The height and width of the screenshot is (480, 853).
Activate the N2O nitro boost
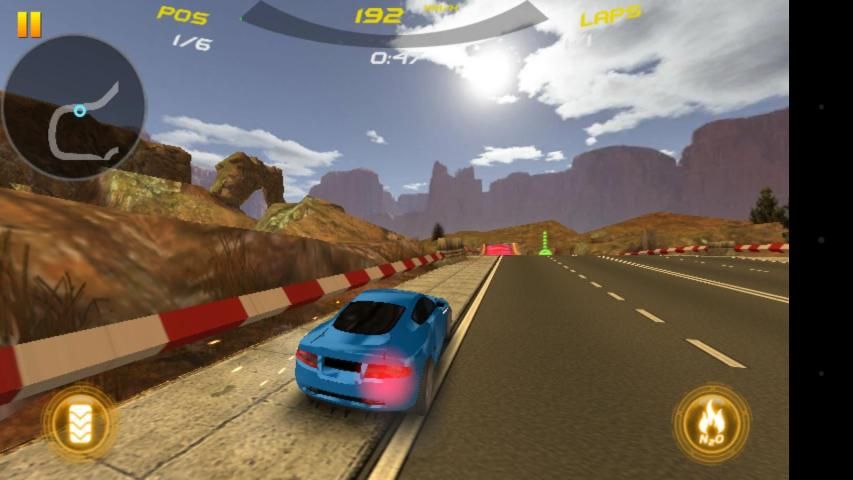click(x=711, y=423)
